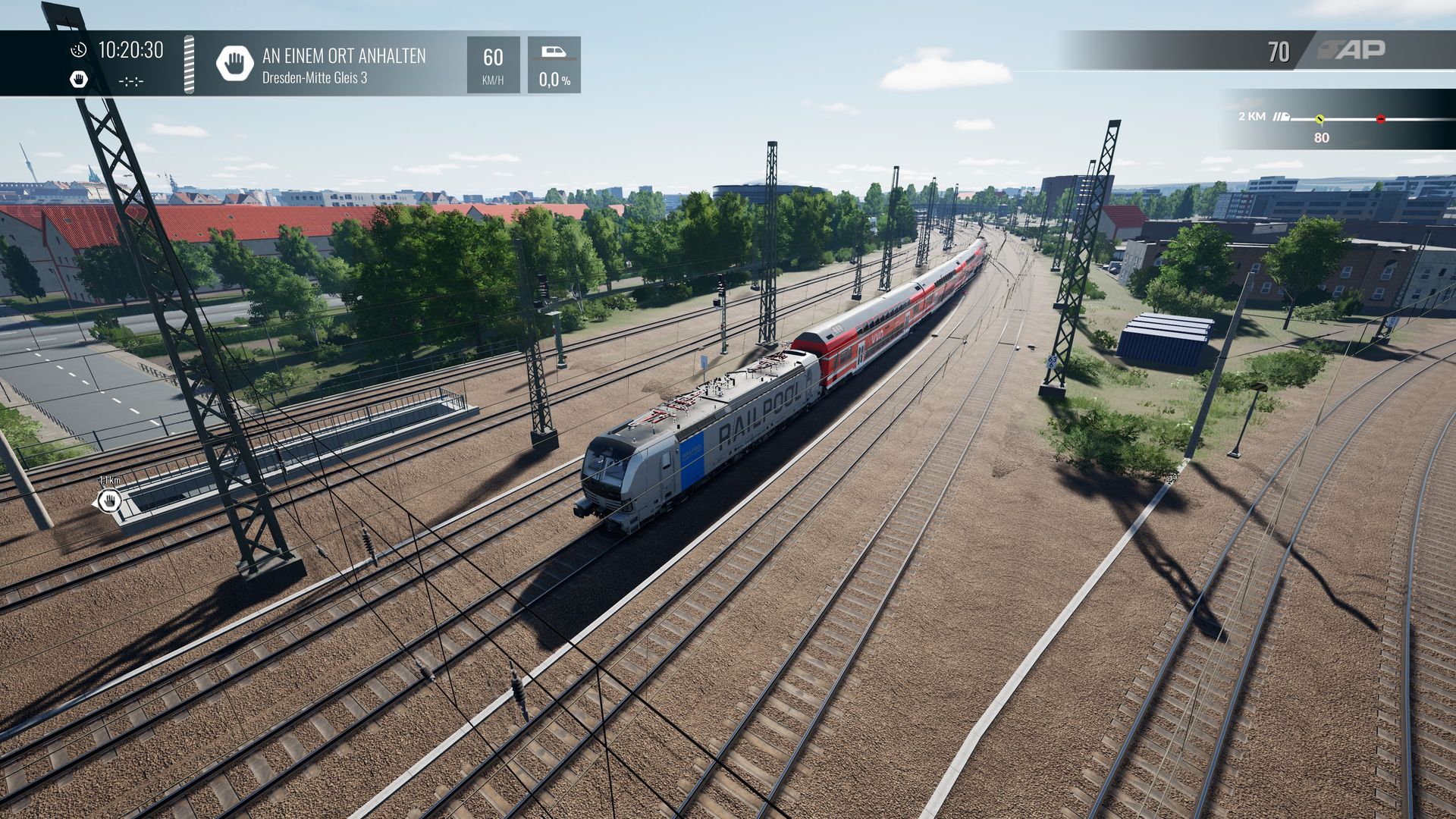
Task: Click the stop hand waypoint marker at 1.1 km
Action: pyautogui.click(x=109, y=500)
